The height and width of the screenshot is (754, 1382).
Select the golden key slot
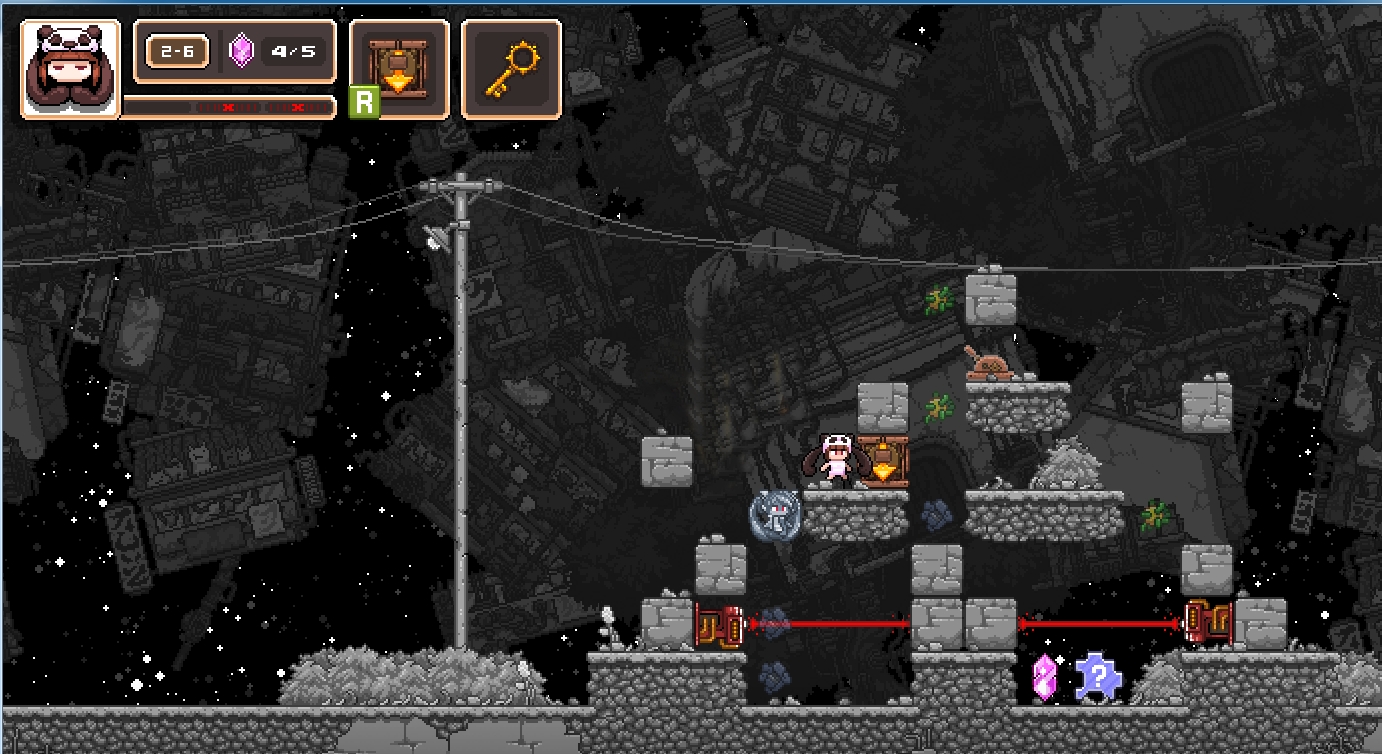pyautogui.click(x=511, y=69)
